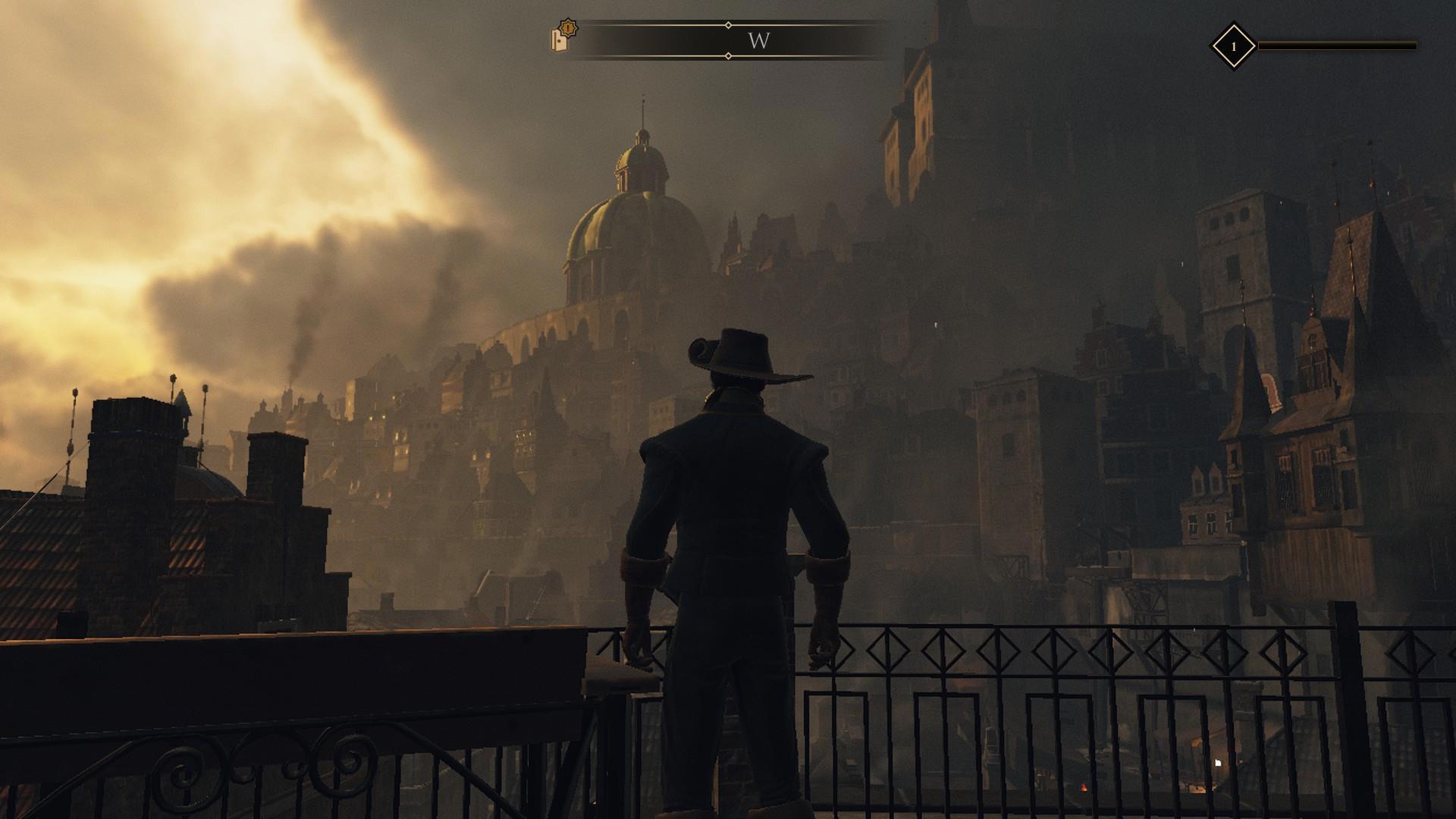Click the quest door marker on compass

(x=562, y=37)
